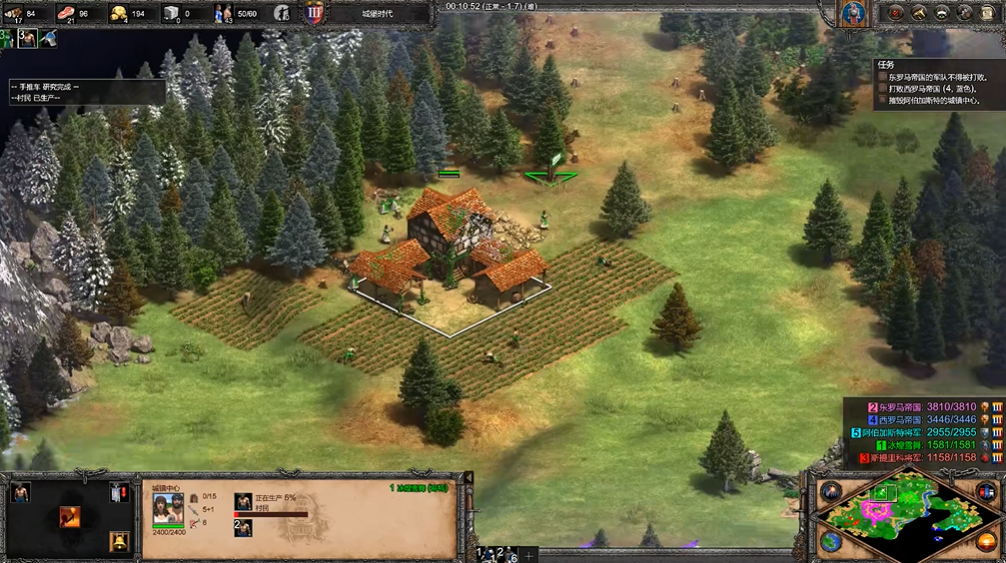
Task: Cancel the villager in the production queue
Action: pyautogui.click(x=243, y=502)
